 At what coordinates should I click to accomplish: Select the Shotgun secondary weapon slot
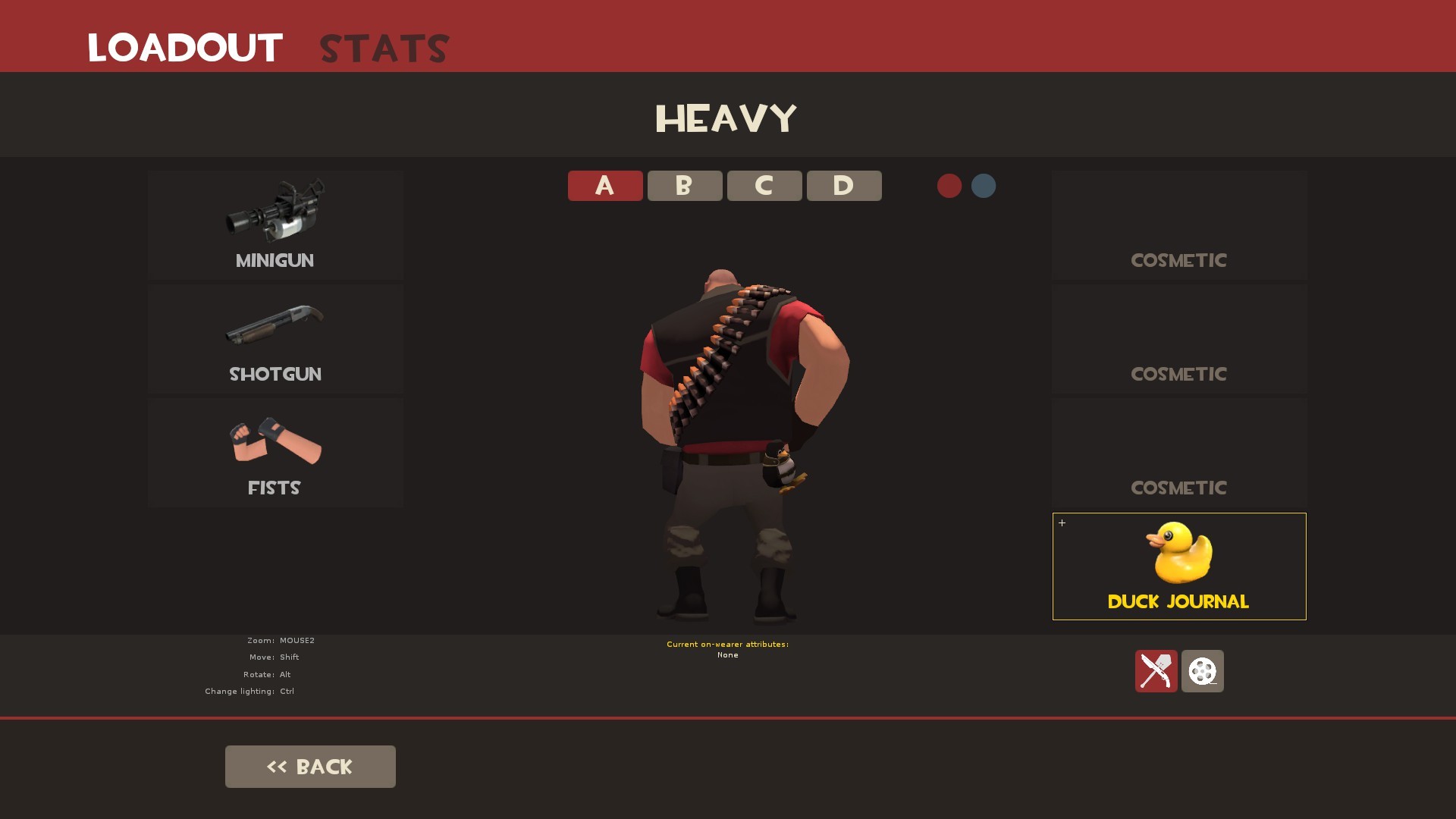(x=275, y=339)
